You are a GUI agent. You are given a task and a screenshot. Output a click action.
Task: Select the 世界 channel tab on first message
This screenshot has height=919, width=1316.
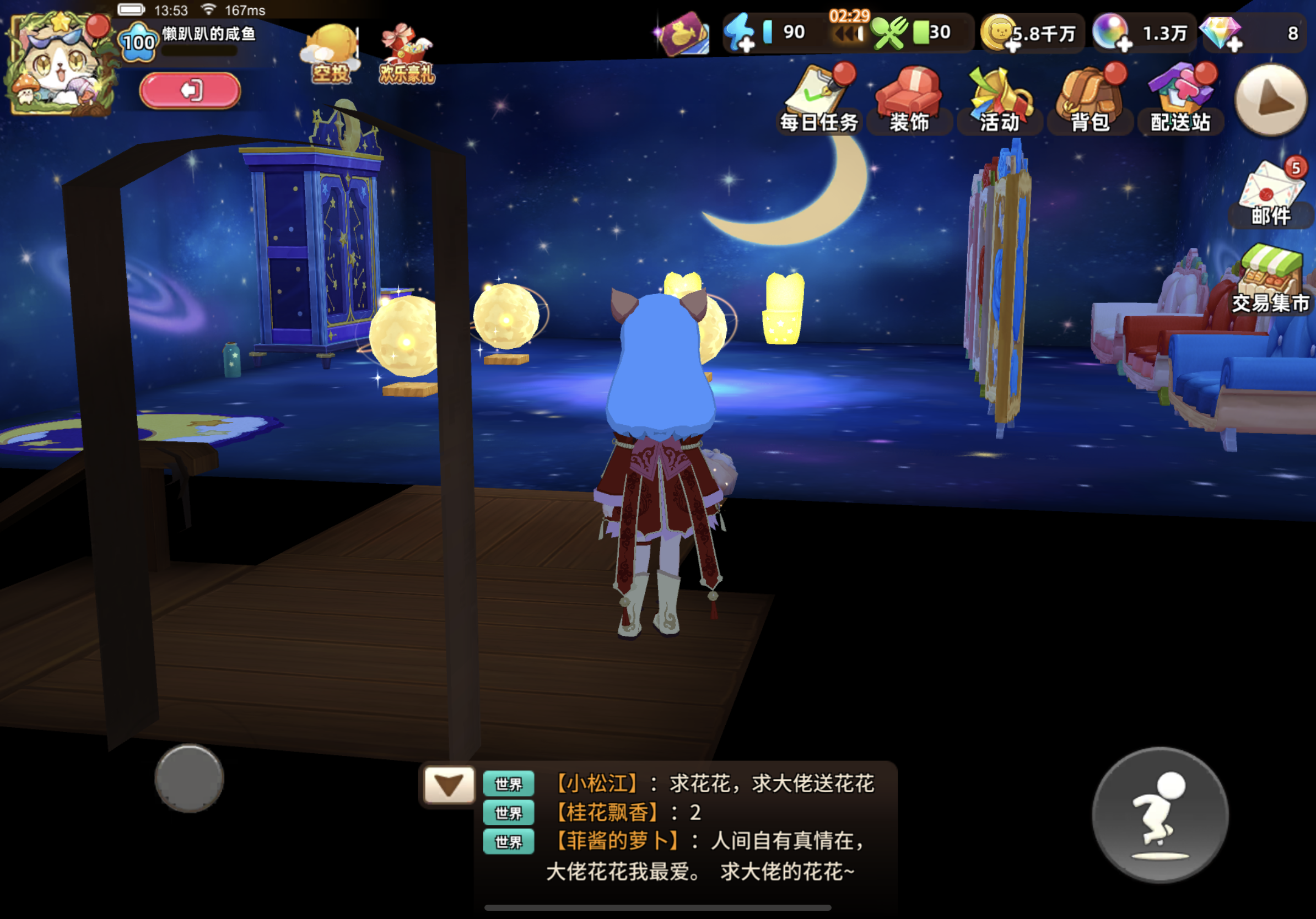(508, 784)
